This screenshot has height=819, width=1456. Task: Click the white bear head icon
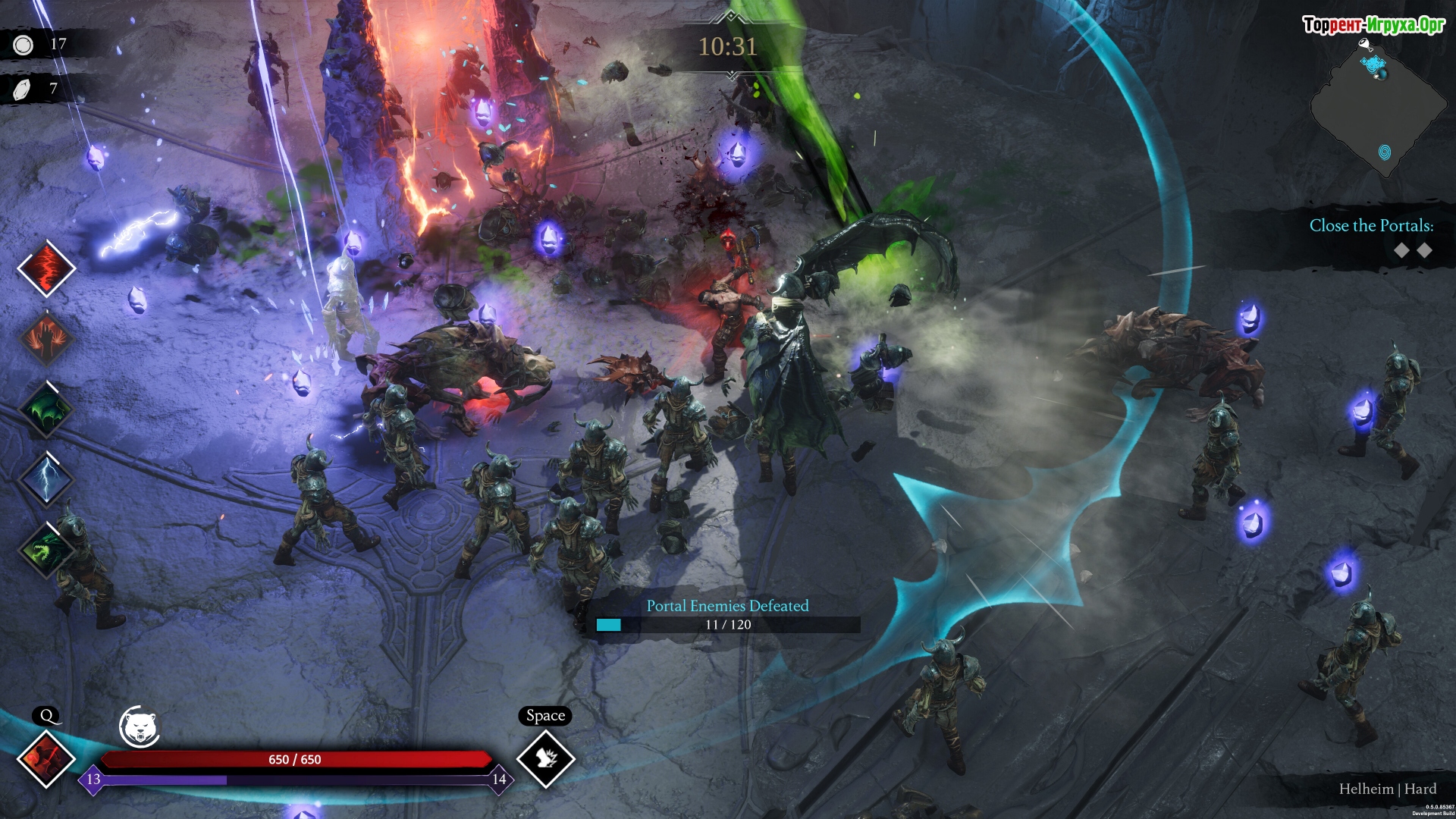tap(140, 727)
